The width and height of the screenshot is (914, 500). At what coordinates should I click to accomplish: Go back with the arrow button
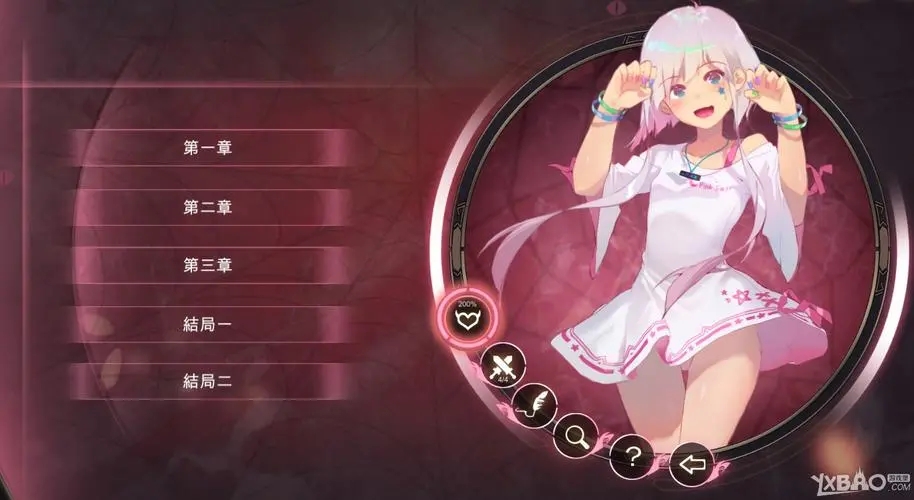click(x=691, y=462)
